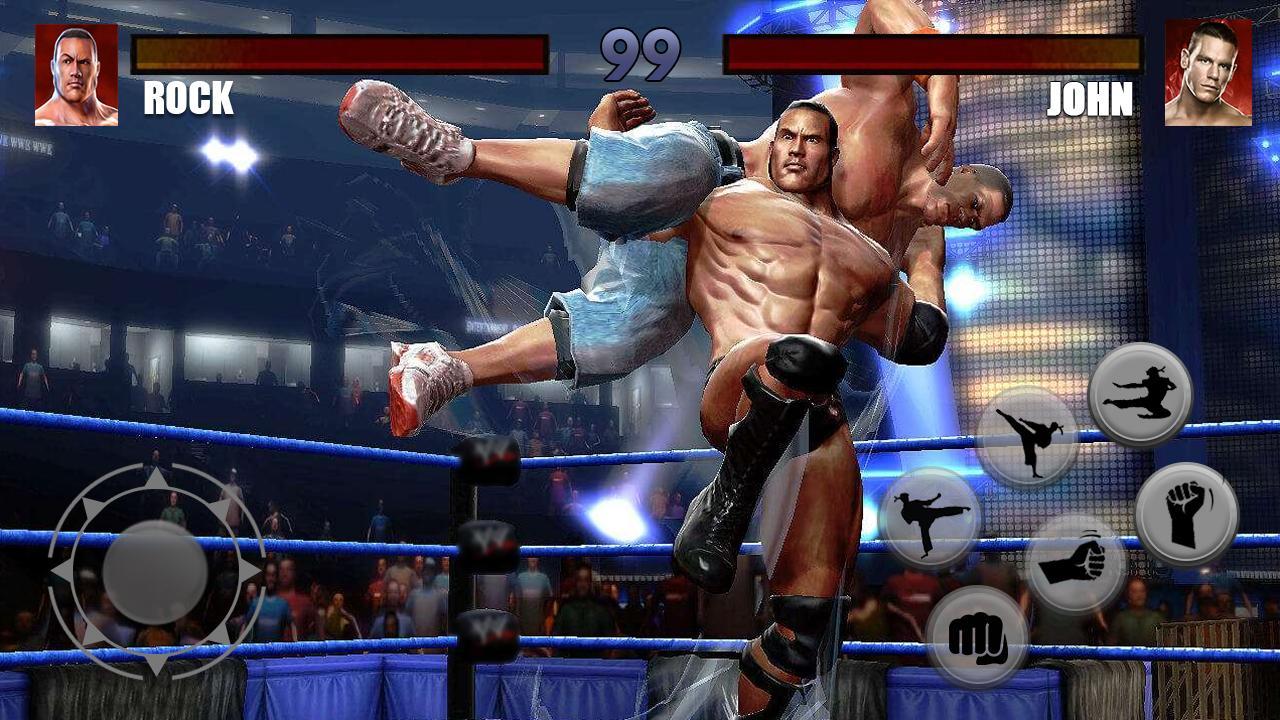Screen dimensions: 1280x720
Task: Tap the flying kick attack button
Action: 1140,394
